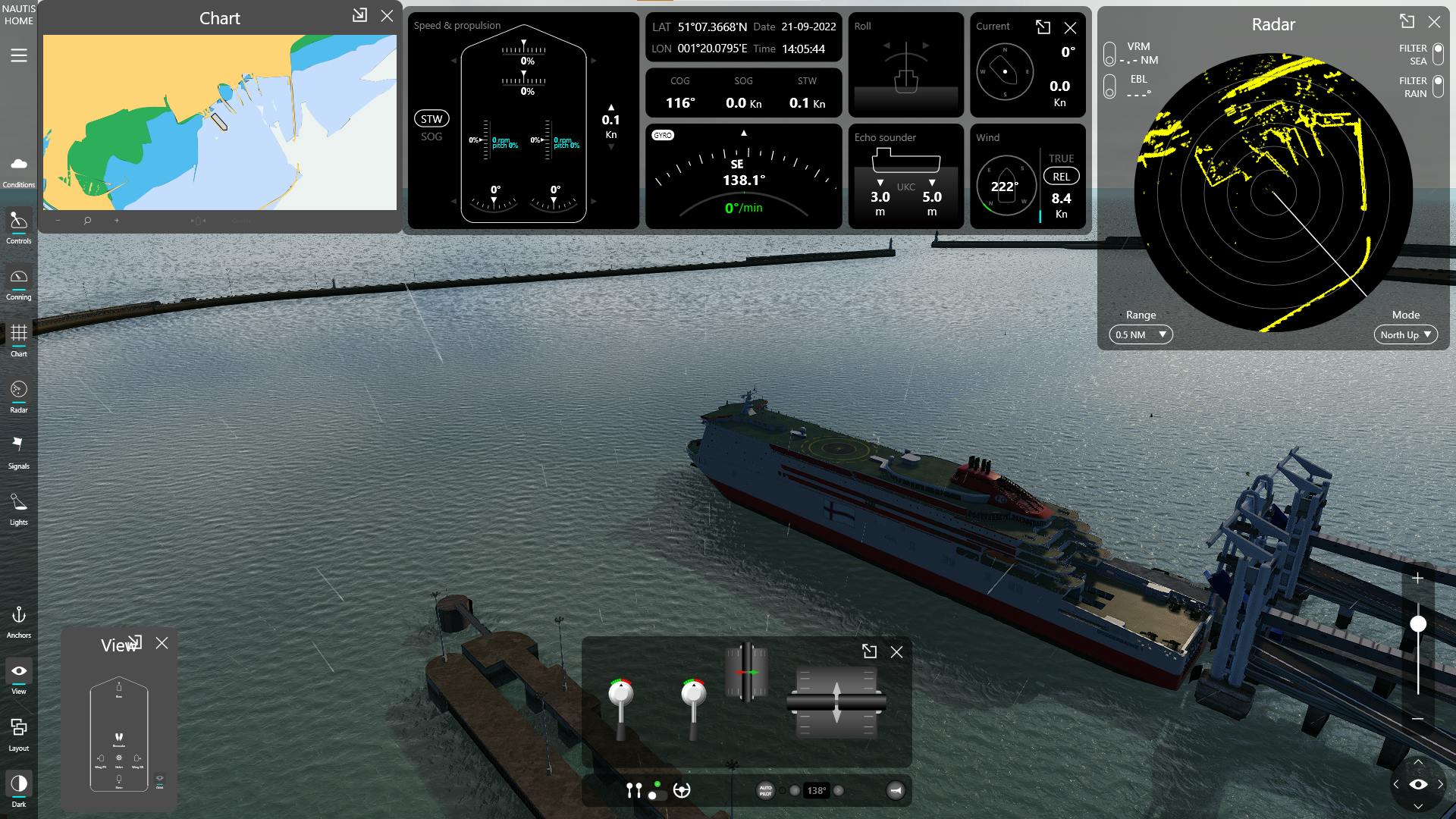1456x819 pixels.
Task: Toggle the Conning display in sidebar
Action: tap(19, 283)
